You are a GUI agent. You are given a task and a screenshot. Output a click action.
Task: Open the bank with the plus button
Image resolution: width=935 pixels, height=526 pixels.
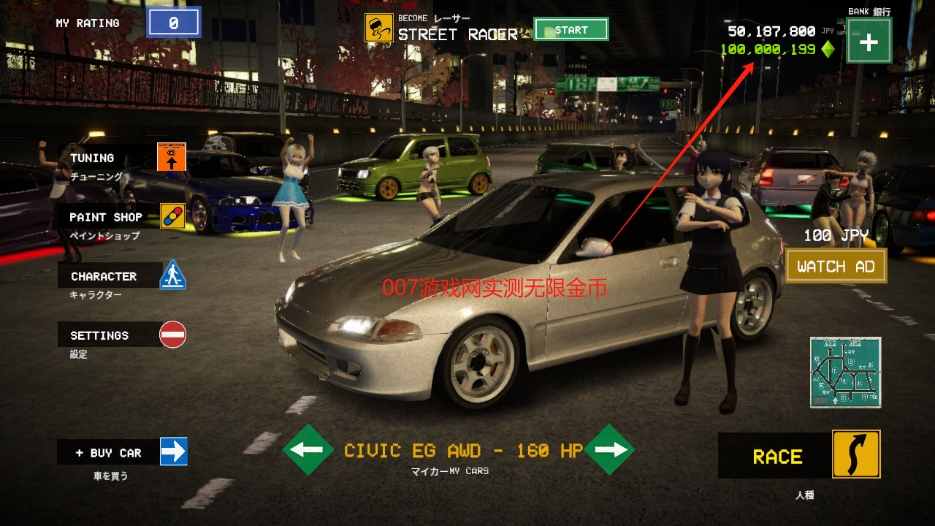(868, 43)
